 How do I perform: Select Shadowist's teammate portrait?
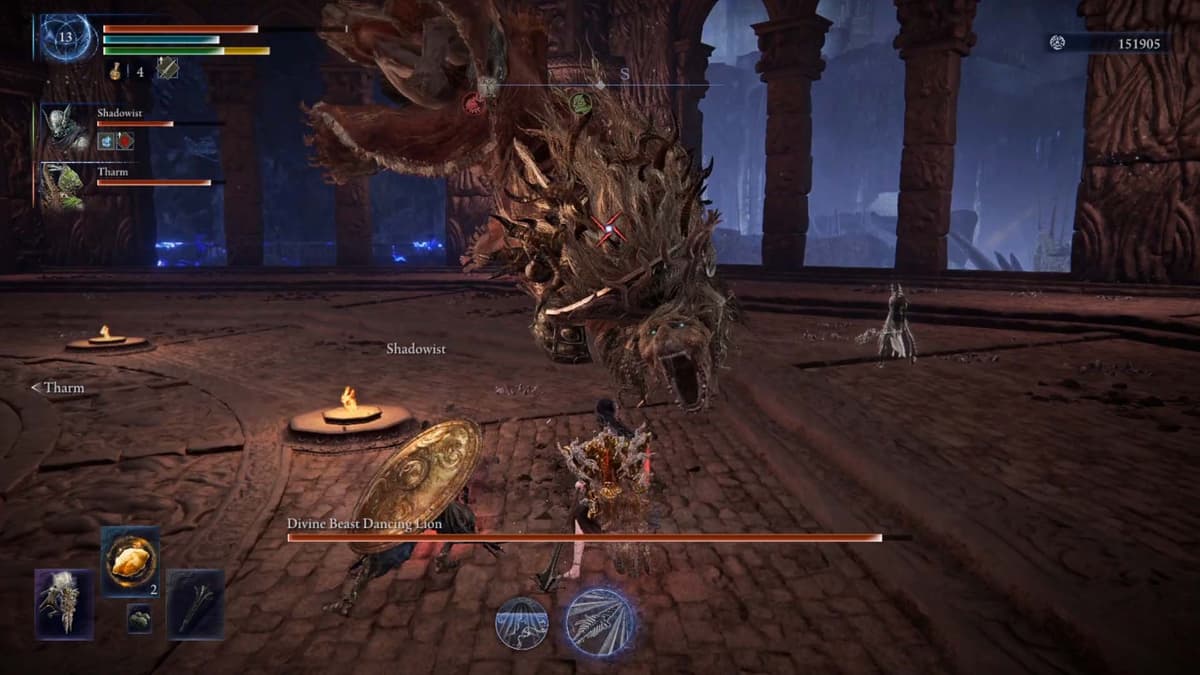click(x=66, y=129)
